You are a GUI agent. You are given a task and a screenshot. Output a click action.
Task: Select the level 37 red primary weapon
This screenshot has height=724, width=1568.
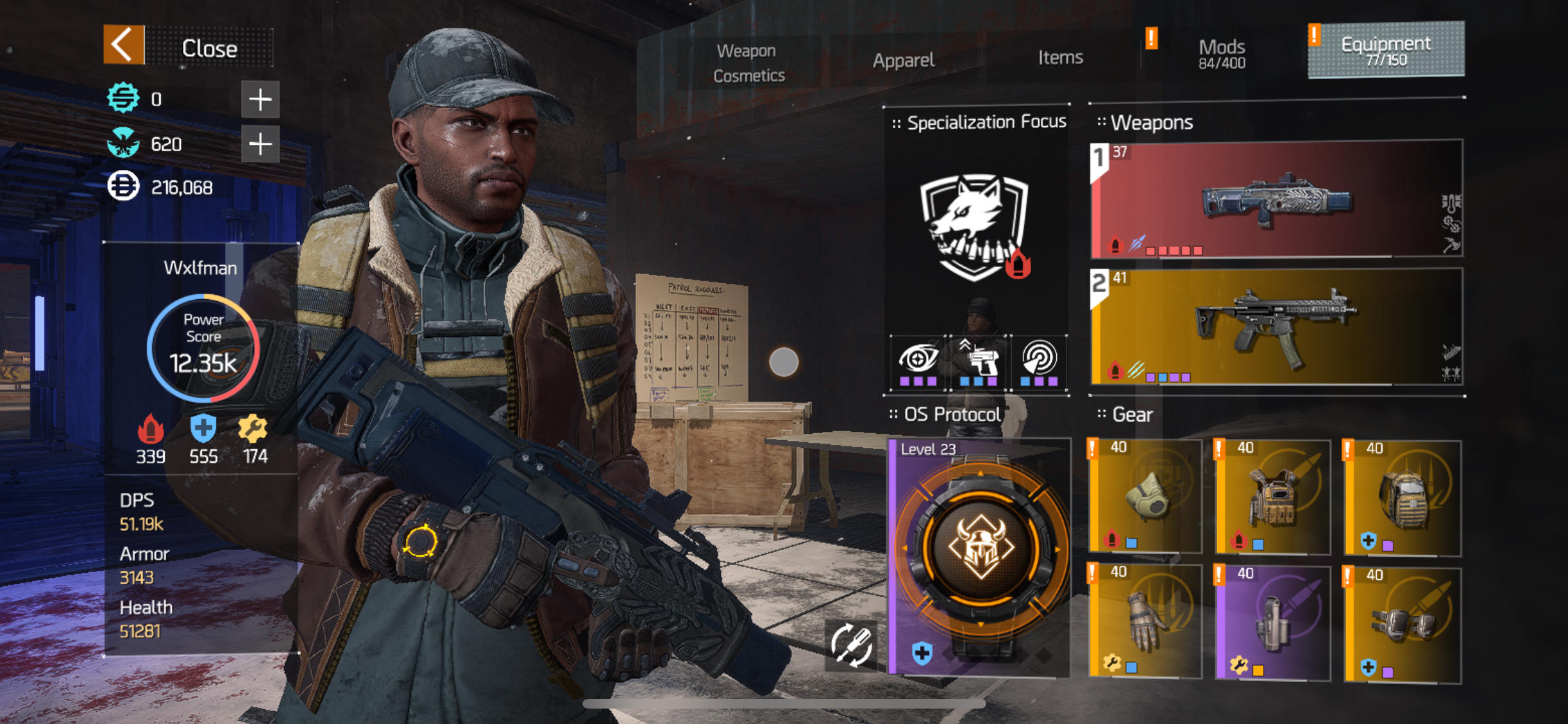coord(1276,200)
